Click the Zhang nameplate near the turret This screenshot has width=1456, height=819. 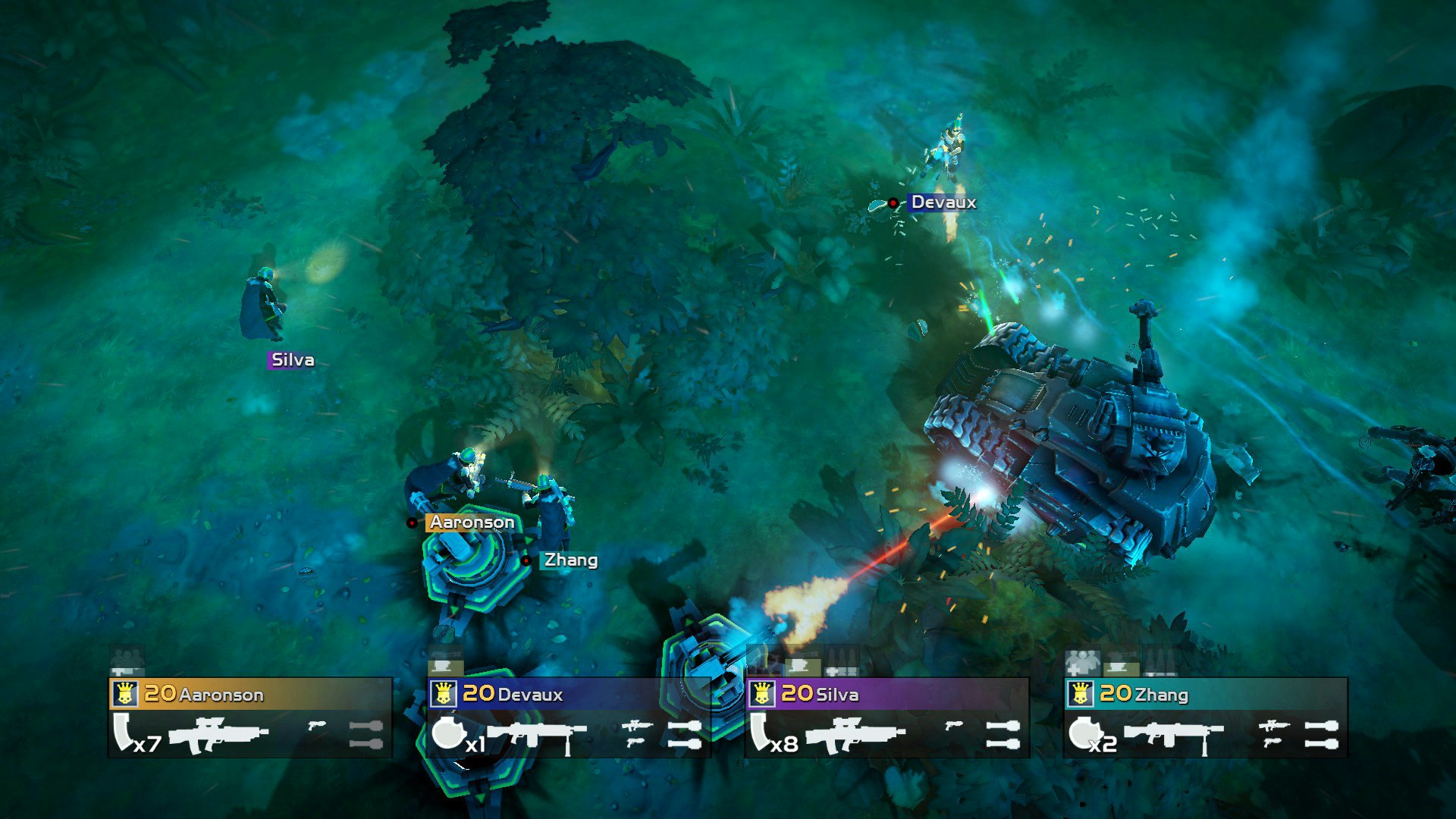[569, 561]
